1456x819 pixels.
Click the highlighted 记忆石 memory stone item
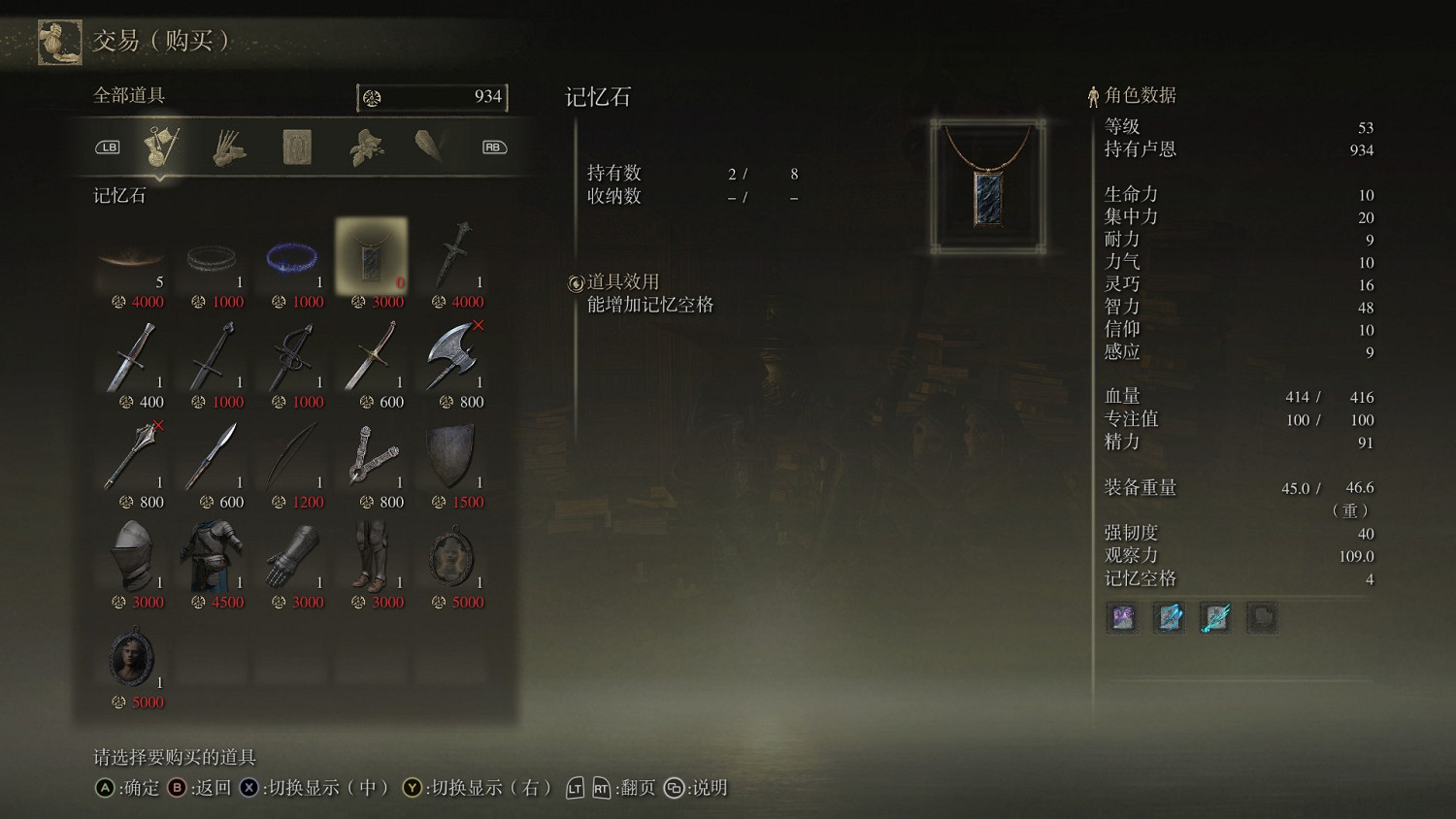[372, 254]
